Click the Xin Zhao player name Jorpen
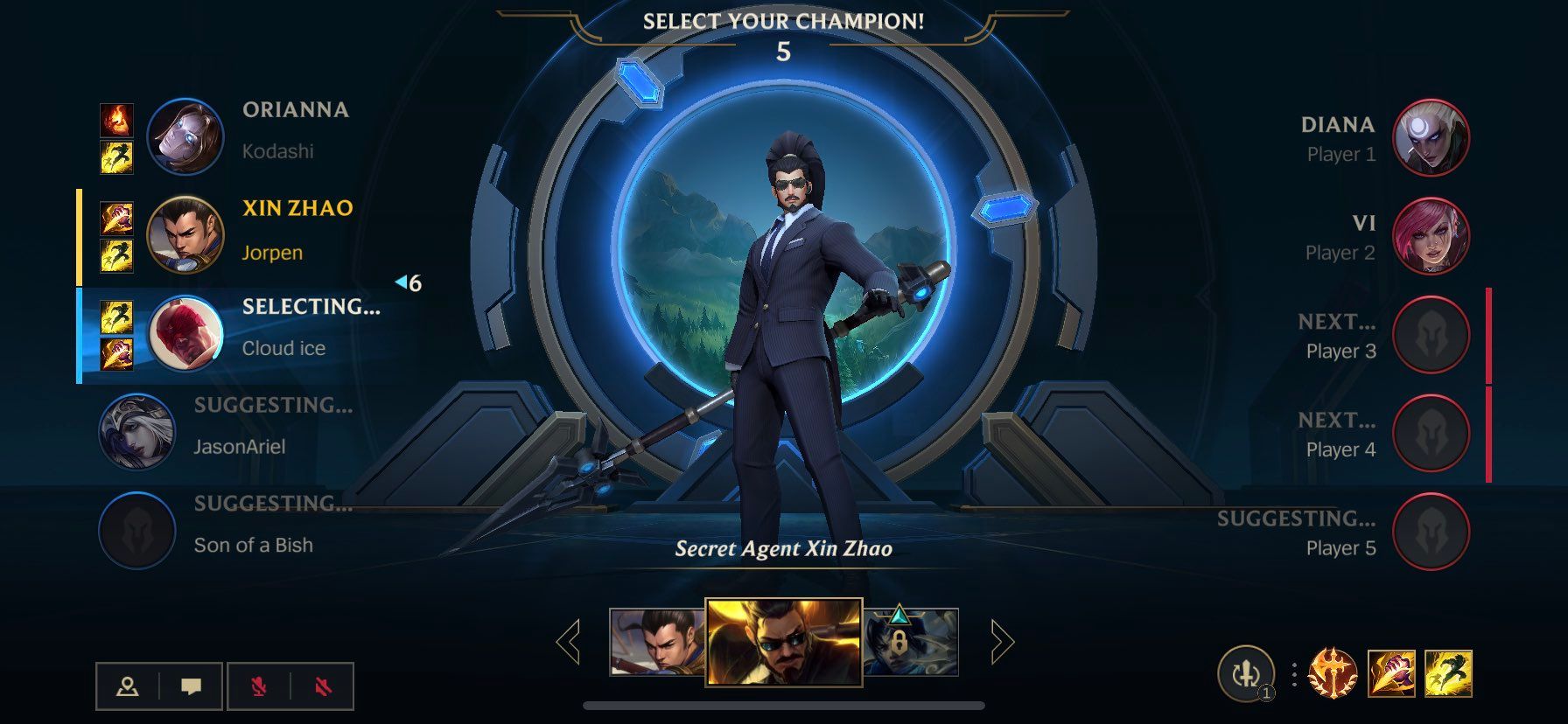Viewport: 1568px width, 724px height. [272, 253]
